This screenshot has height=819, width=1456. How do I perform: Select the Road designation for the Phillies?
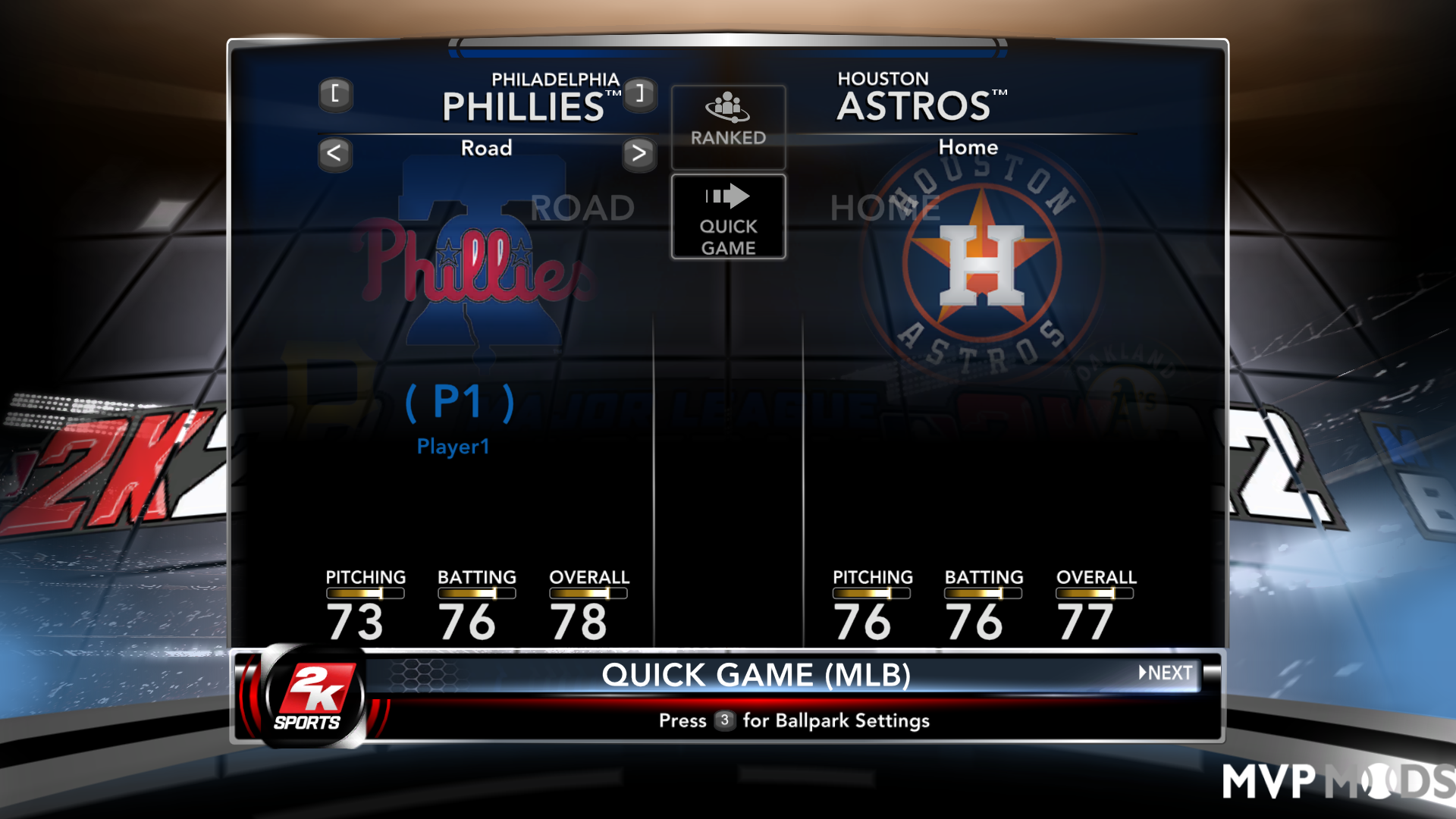(486, 149)
